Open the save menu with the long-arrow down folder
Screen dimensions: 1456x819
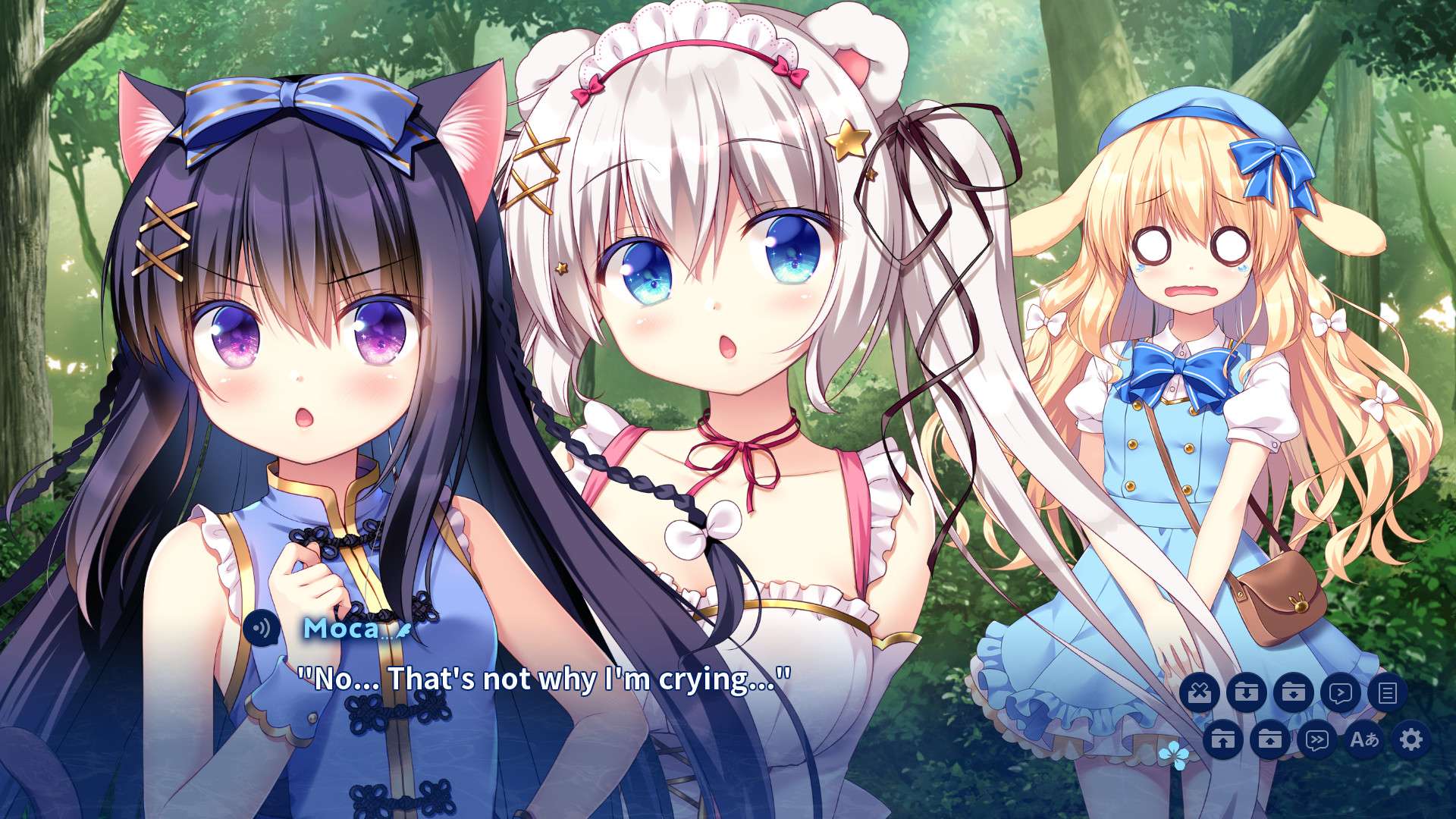[1246, 692]
